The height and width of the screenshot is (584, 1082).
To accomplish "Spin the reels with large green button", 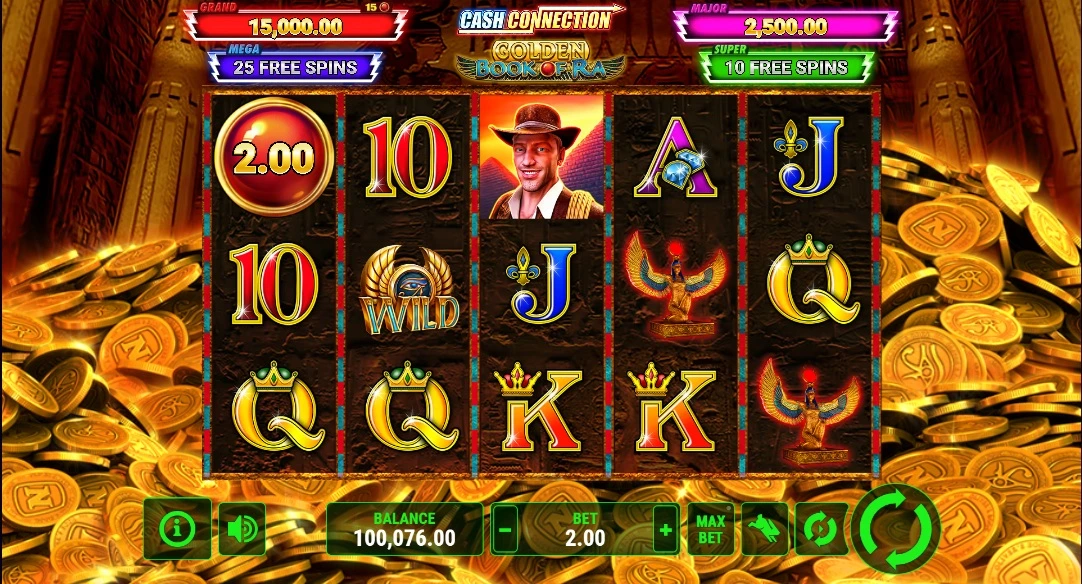I will pos(897,527).
